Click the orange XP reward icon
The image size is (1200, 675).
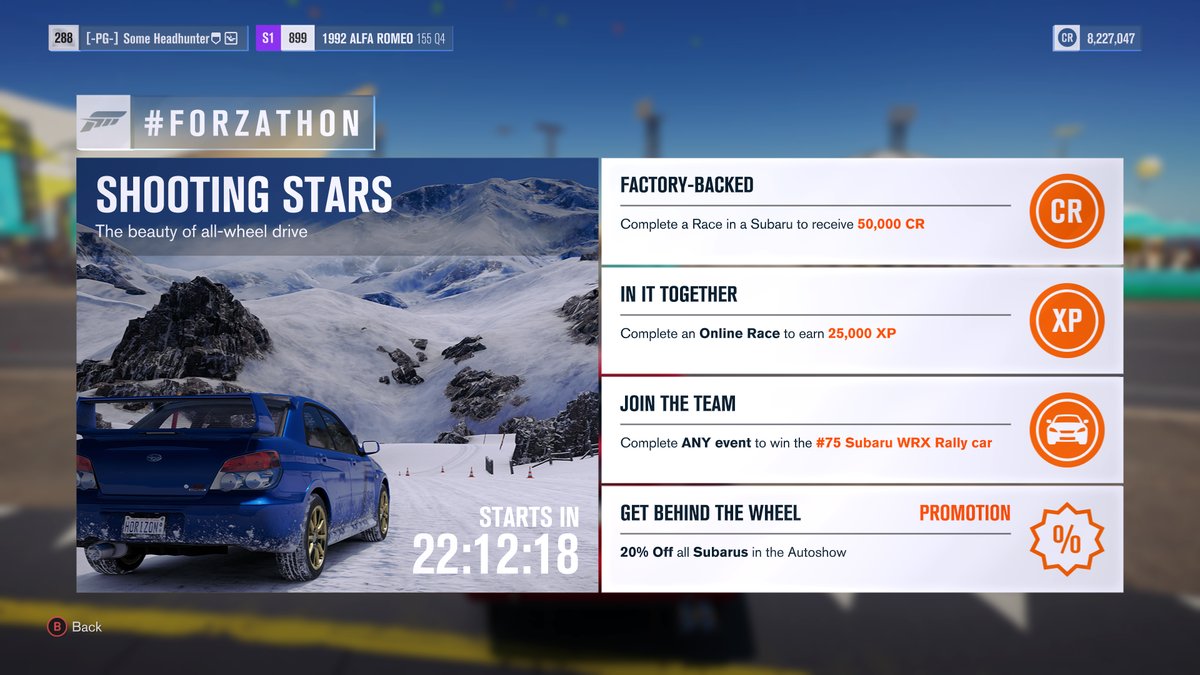[x=1066, y=321]
